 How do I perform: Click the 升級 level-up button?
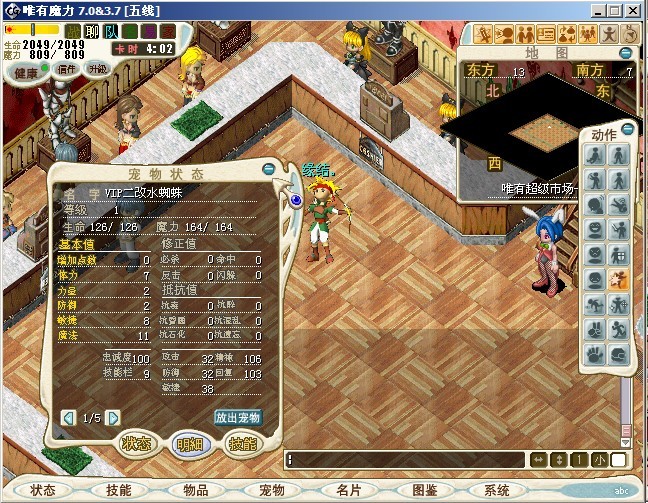(97, 70)
